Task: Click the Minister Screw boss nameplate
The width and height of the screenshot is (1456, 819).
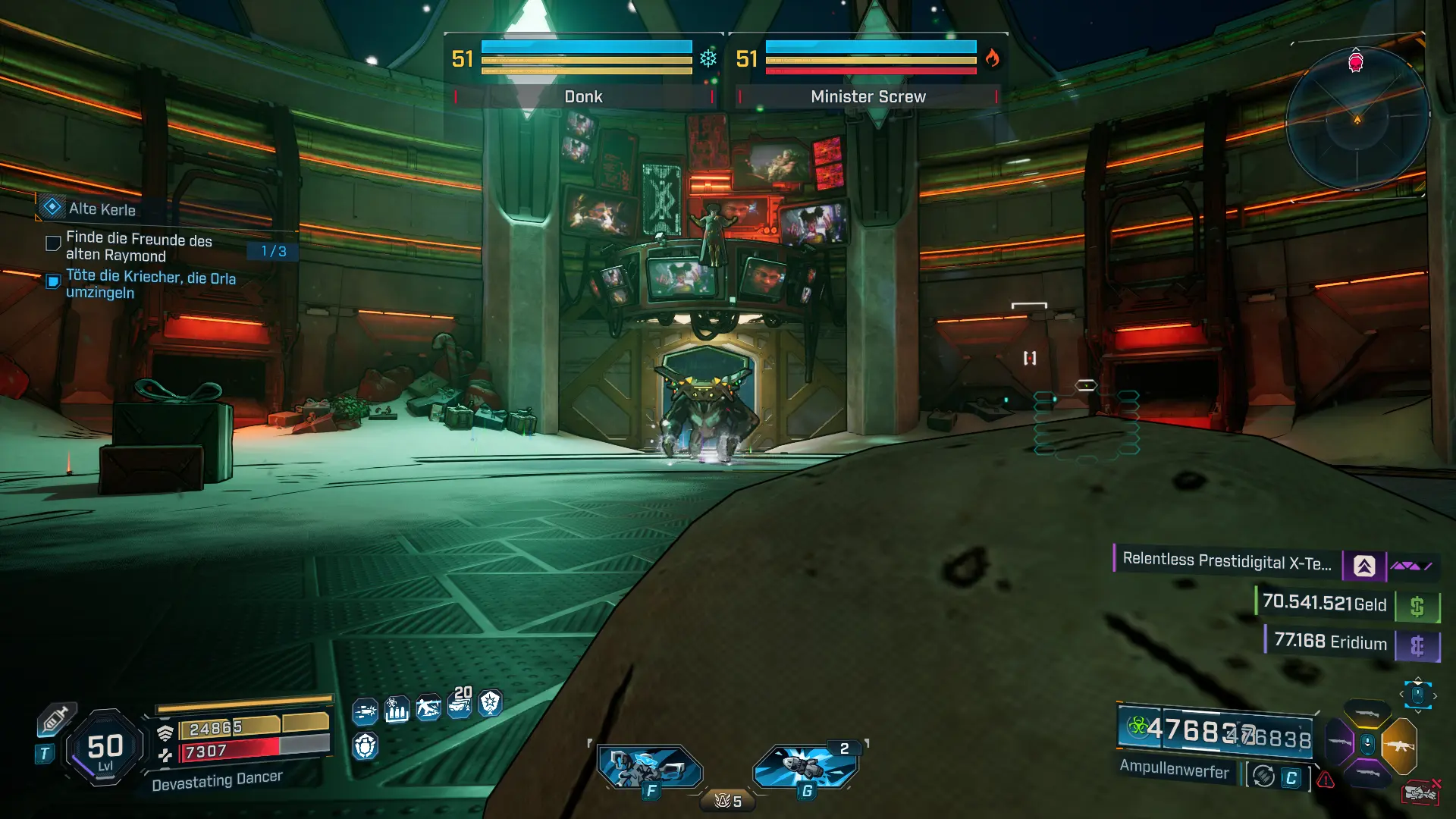Action: click(868, 97)
